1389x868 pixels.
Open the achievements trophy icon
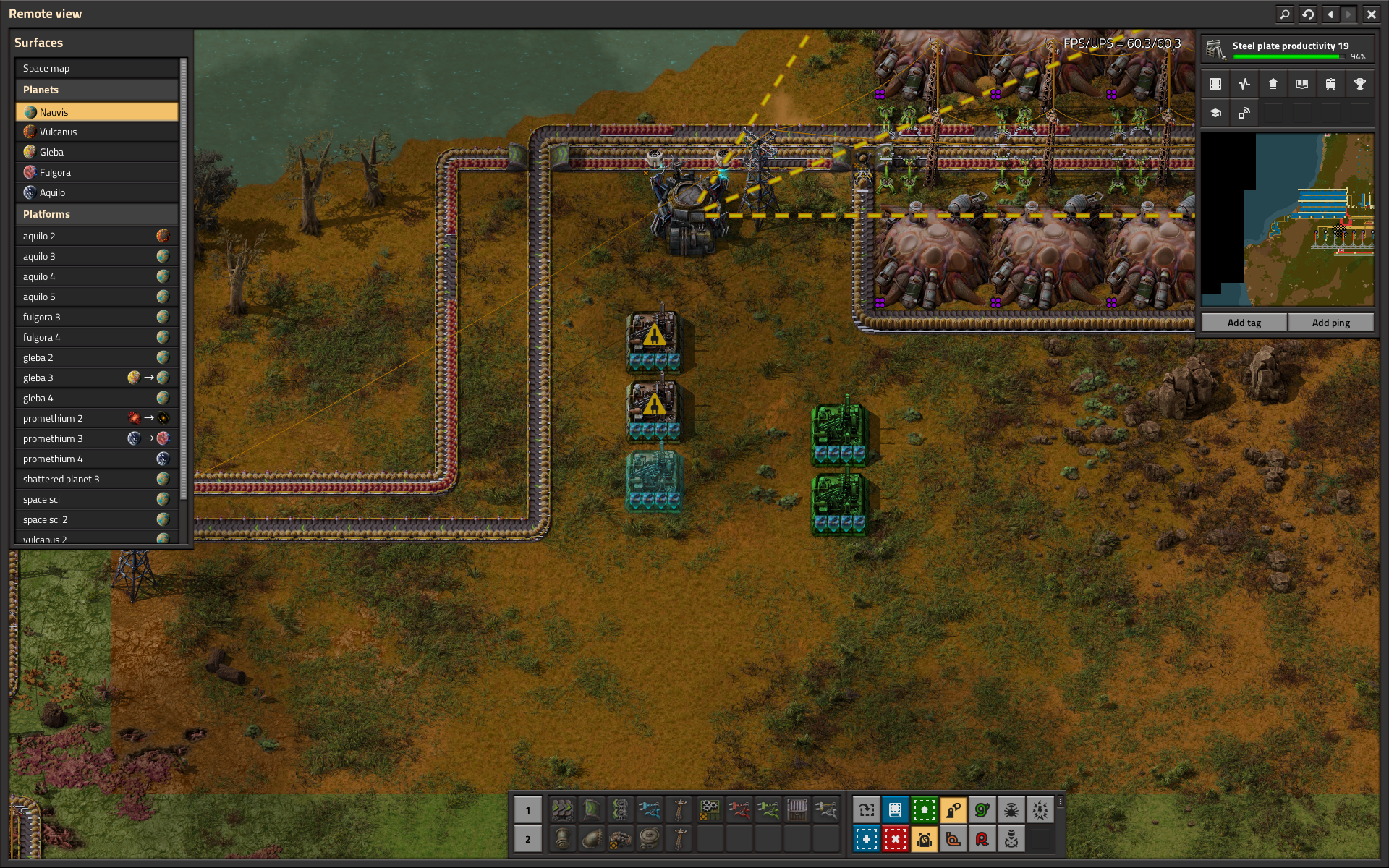(x=1361, y=83)
